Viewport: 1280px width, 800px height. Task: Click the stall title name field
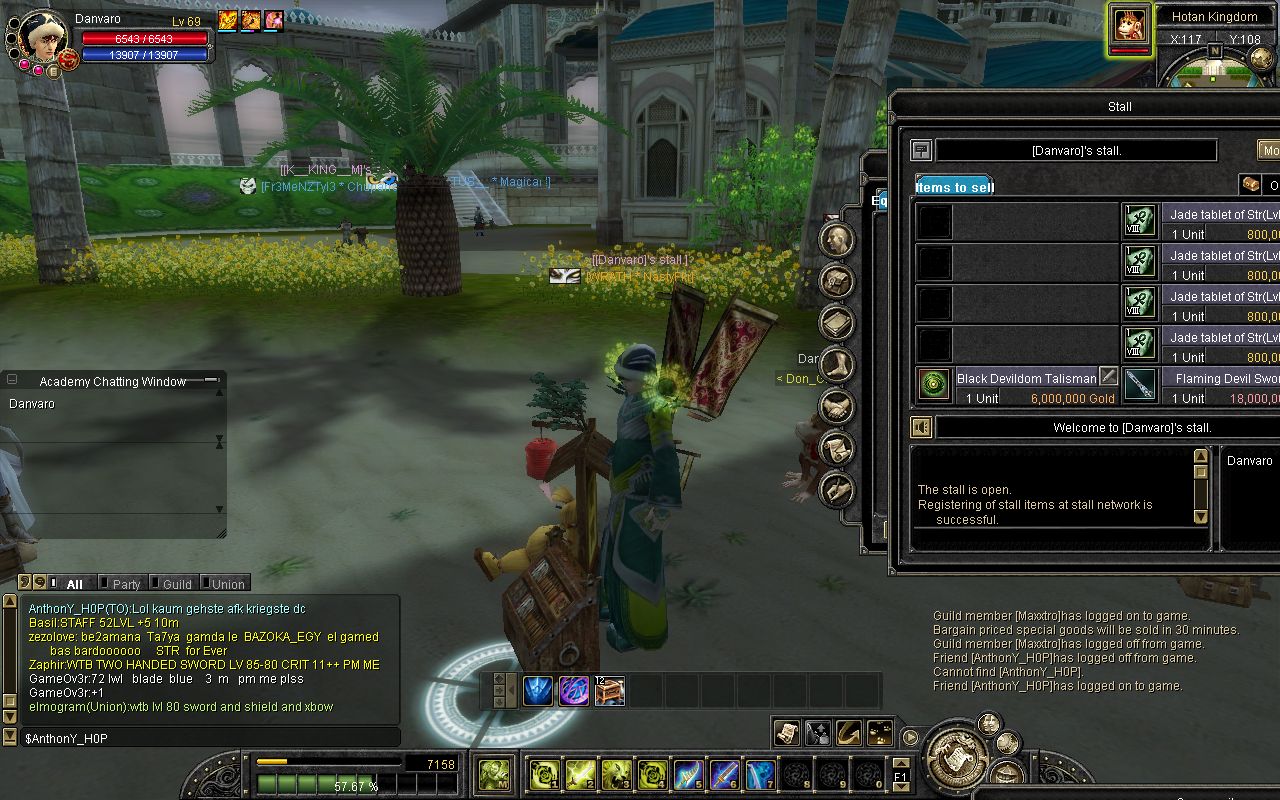pos(1076,151)
